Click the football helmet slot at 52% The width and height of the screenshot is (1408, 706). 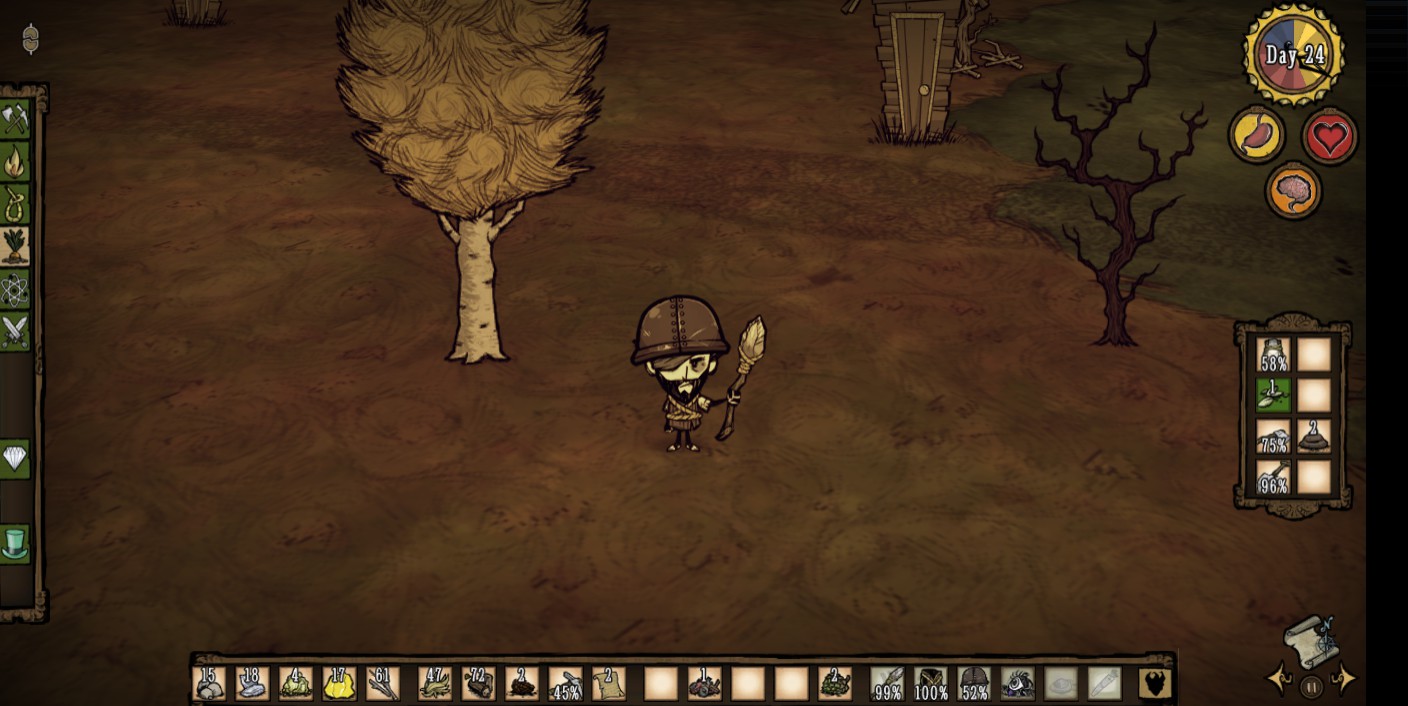click(x=974, y=684)
